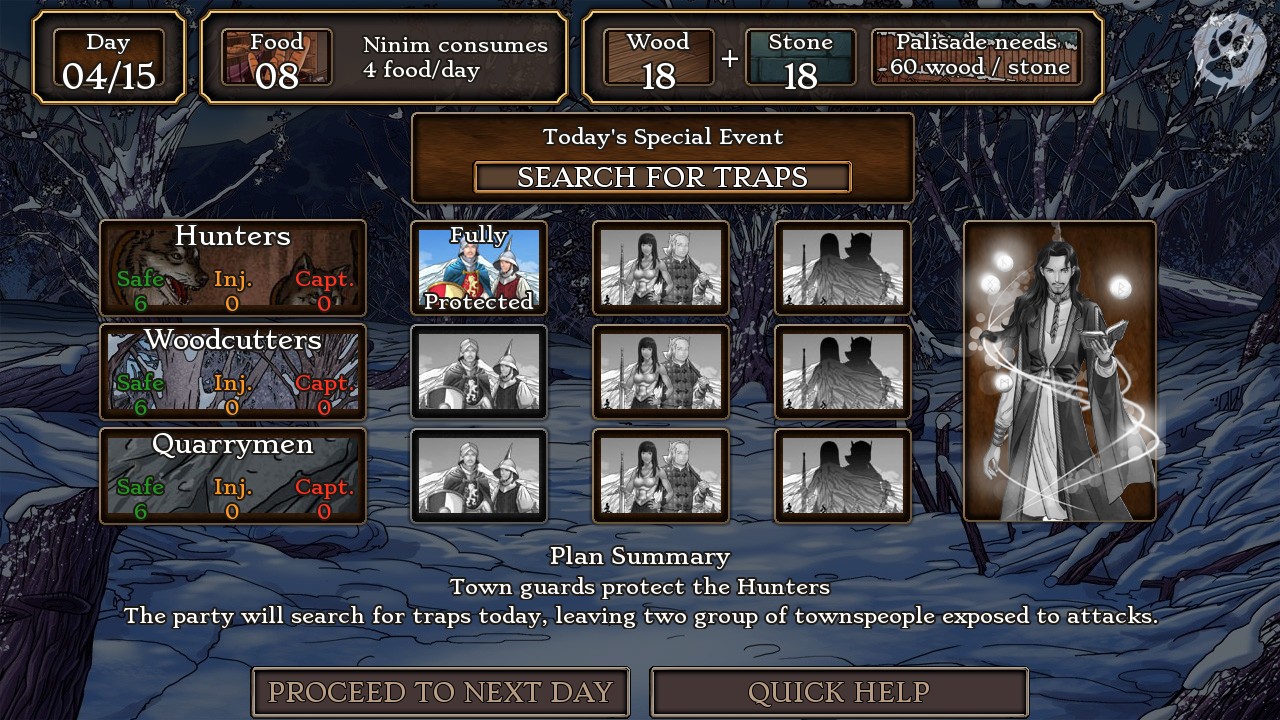Select the shadowed figure card in the Quarrymen row
1280x720 pixels.
click(842, 475)
